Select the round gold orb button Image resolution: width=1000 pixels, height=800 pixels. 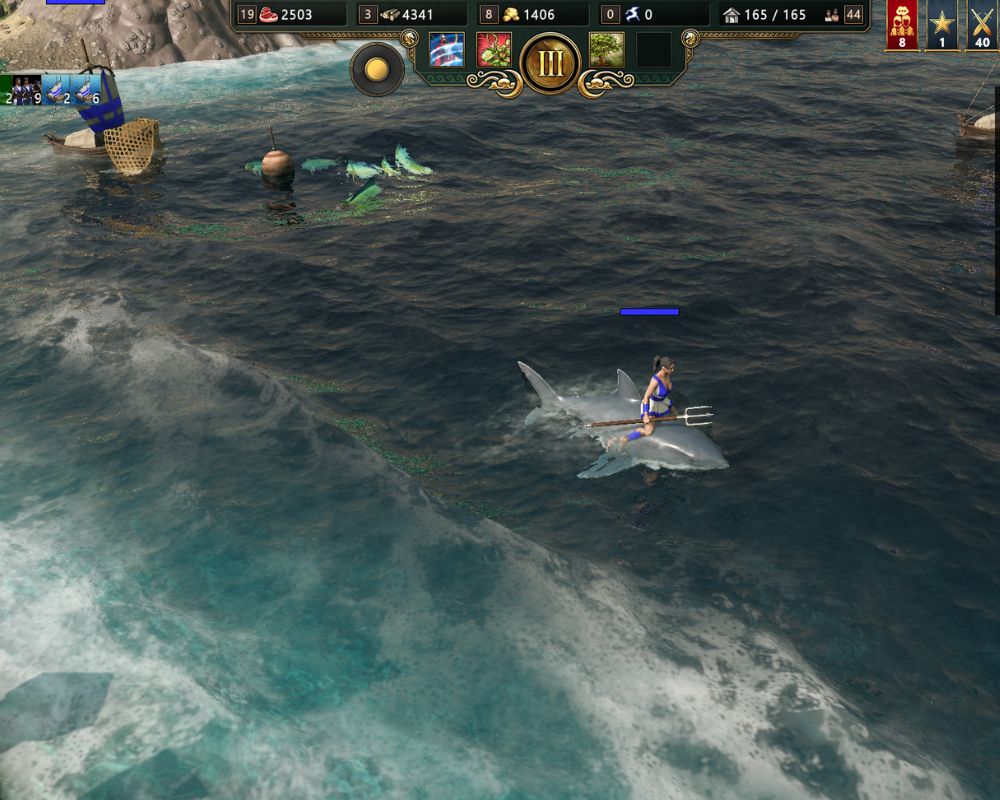coord(377,69)
